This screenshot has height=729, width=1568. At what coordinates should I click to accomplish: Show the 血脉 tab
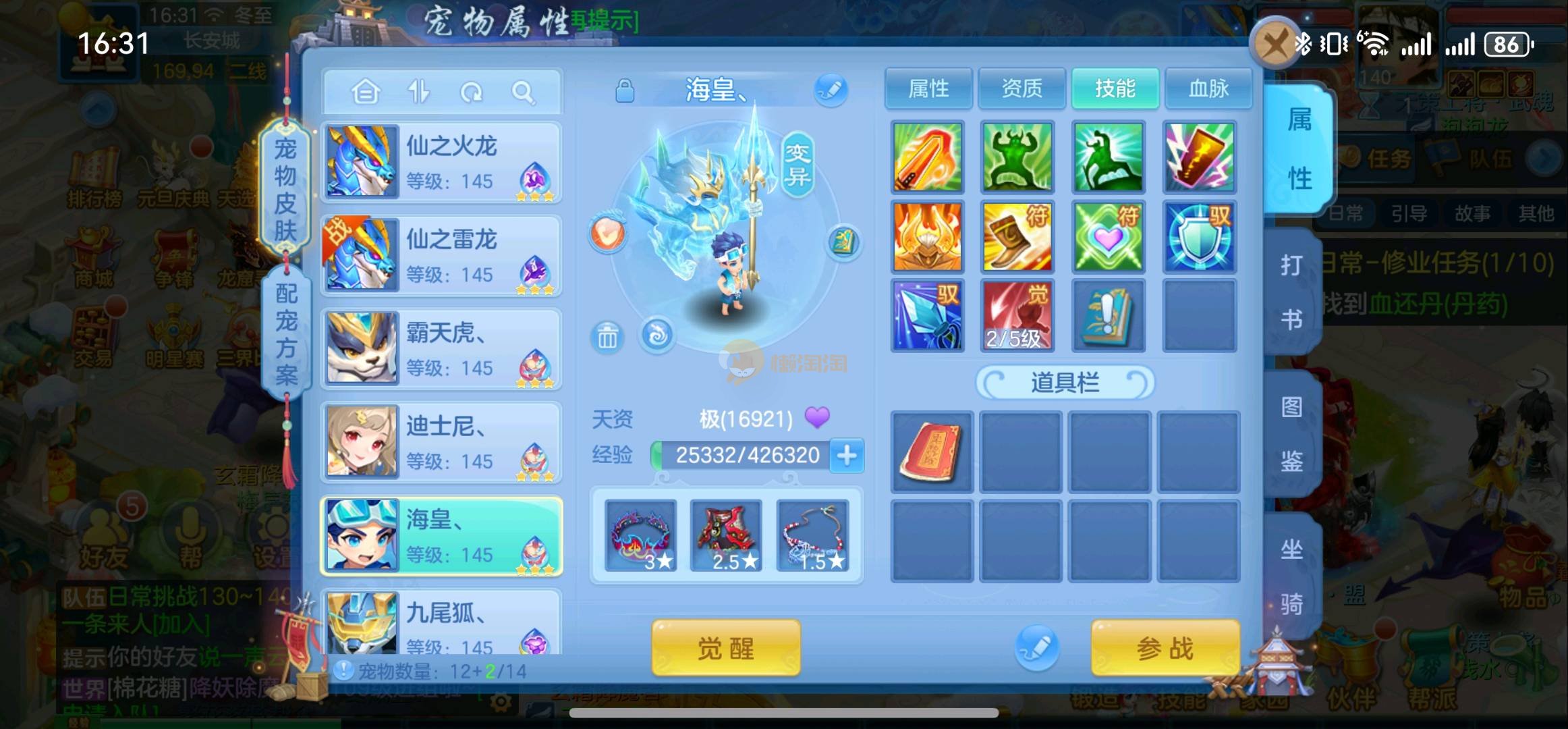click(1208, 88)
